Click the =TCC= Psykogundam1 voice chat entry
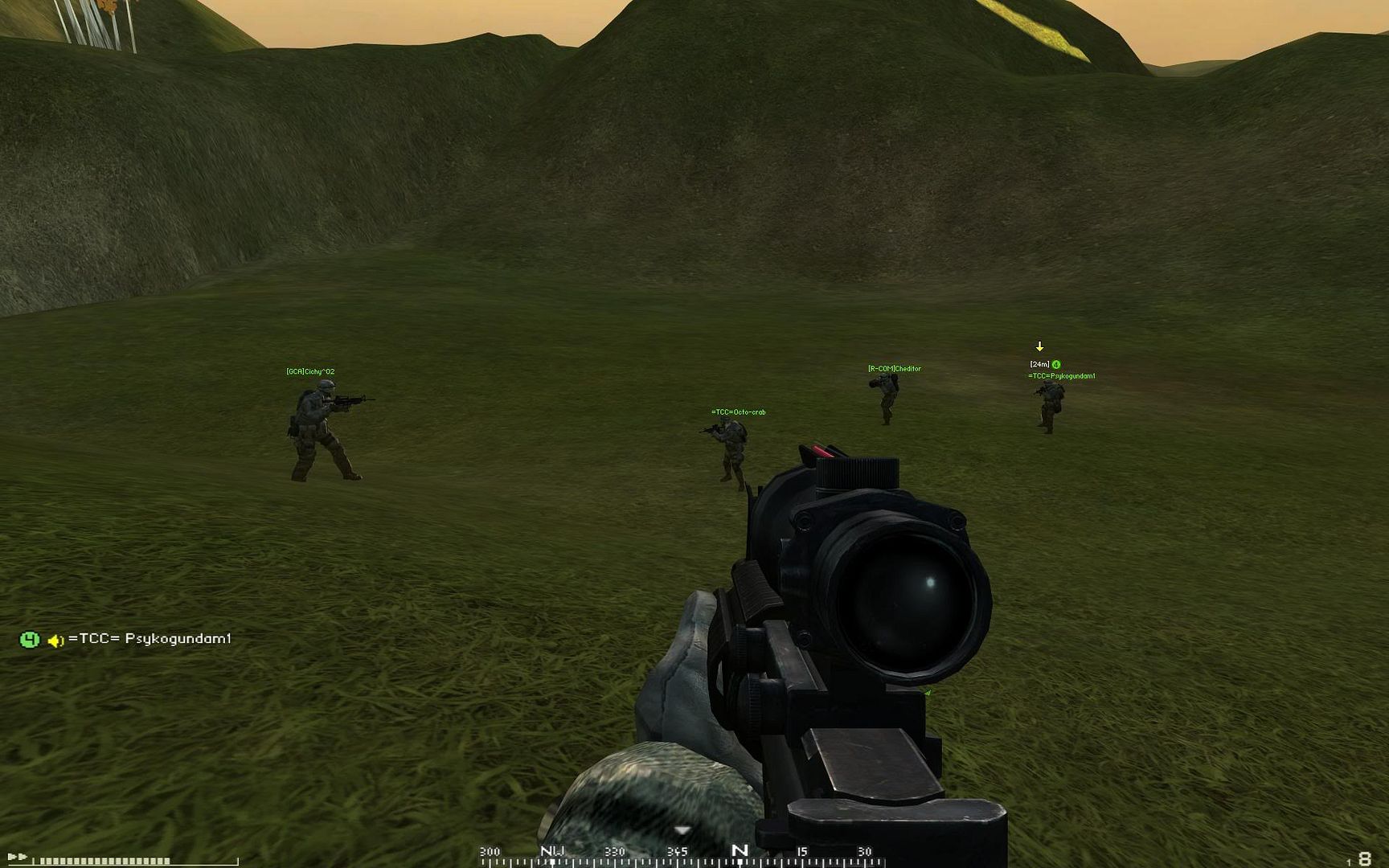This screenshot has width=1389, height=868. click(150, 639)
